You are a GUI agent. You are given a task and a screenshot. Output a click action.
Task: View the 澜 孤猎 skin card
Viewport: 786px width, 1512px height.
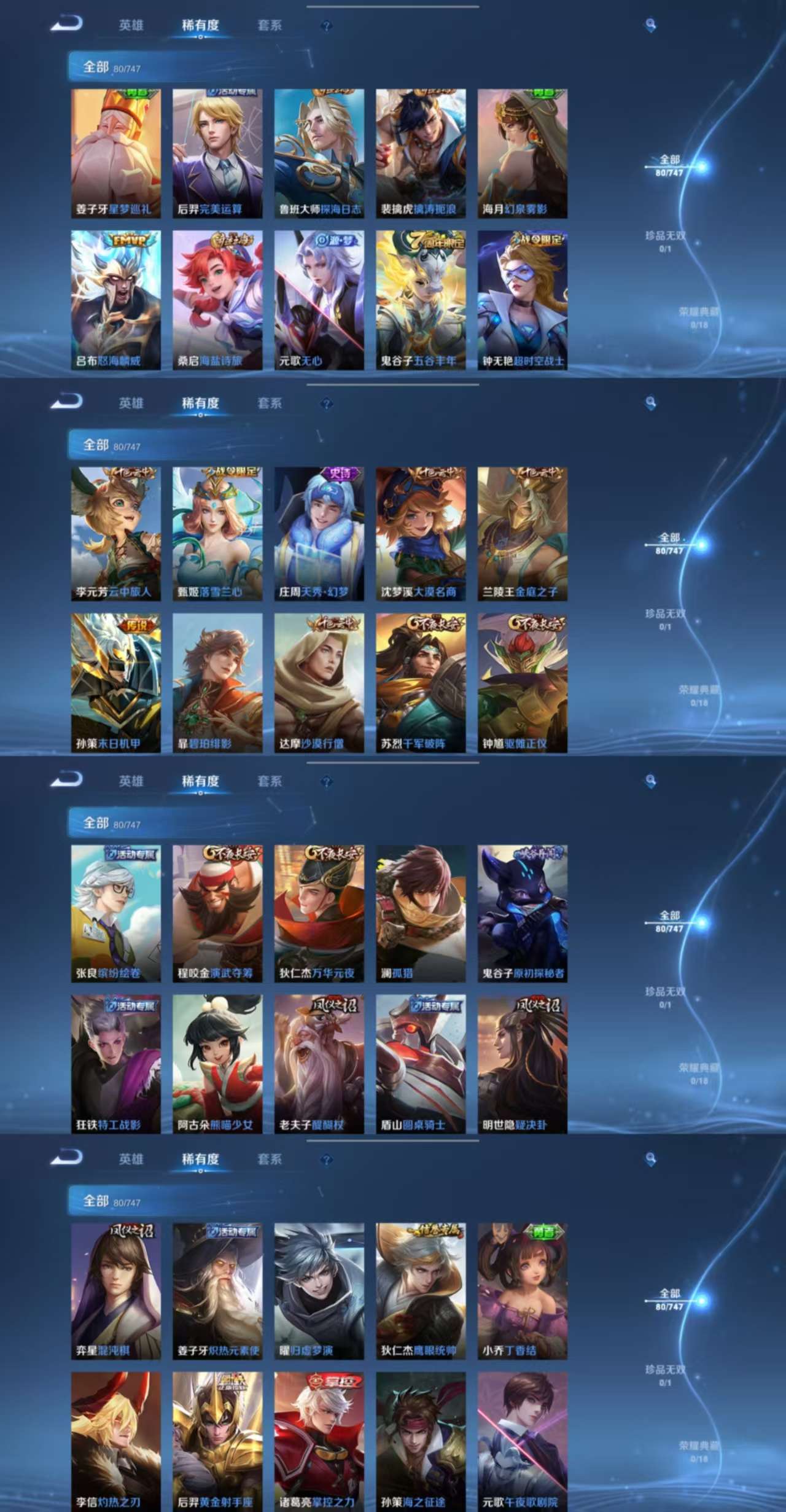[x=421, y=913]
